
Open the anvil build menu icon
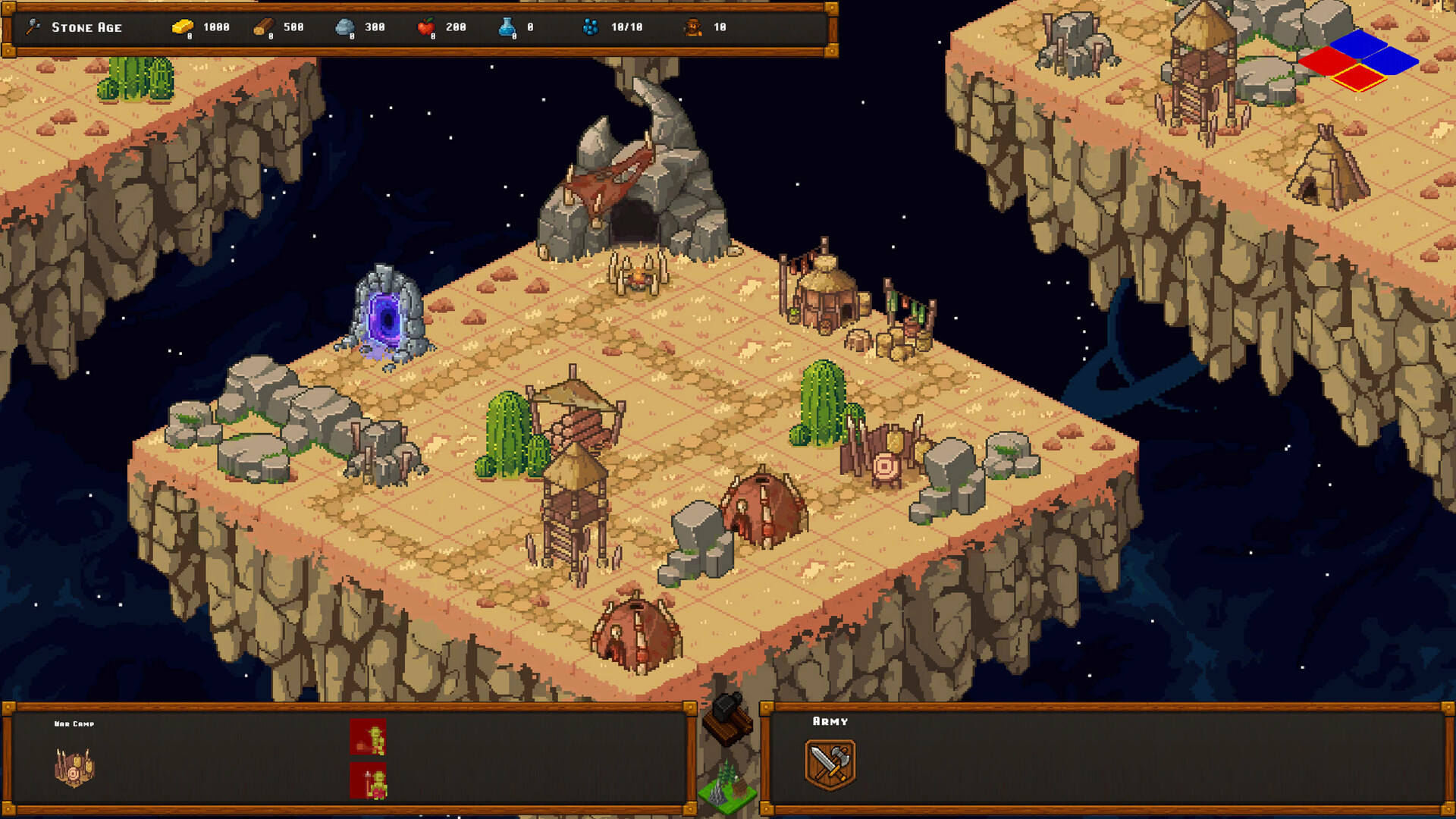(x=727, y=717)
